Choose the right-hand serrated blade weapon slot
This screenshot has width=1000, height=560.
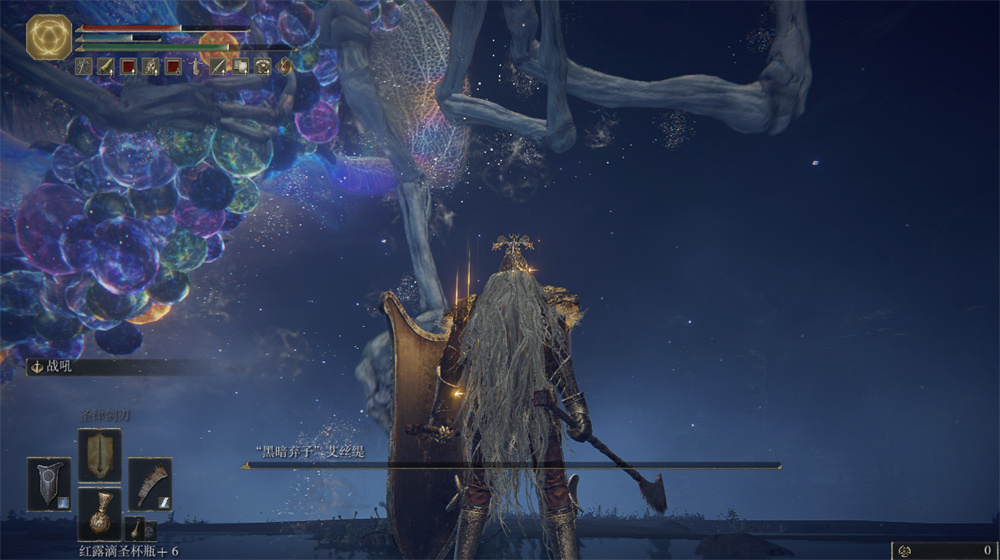click(x=149, y=483)
